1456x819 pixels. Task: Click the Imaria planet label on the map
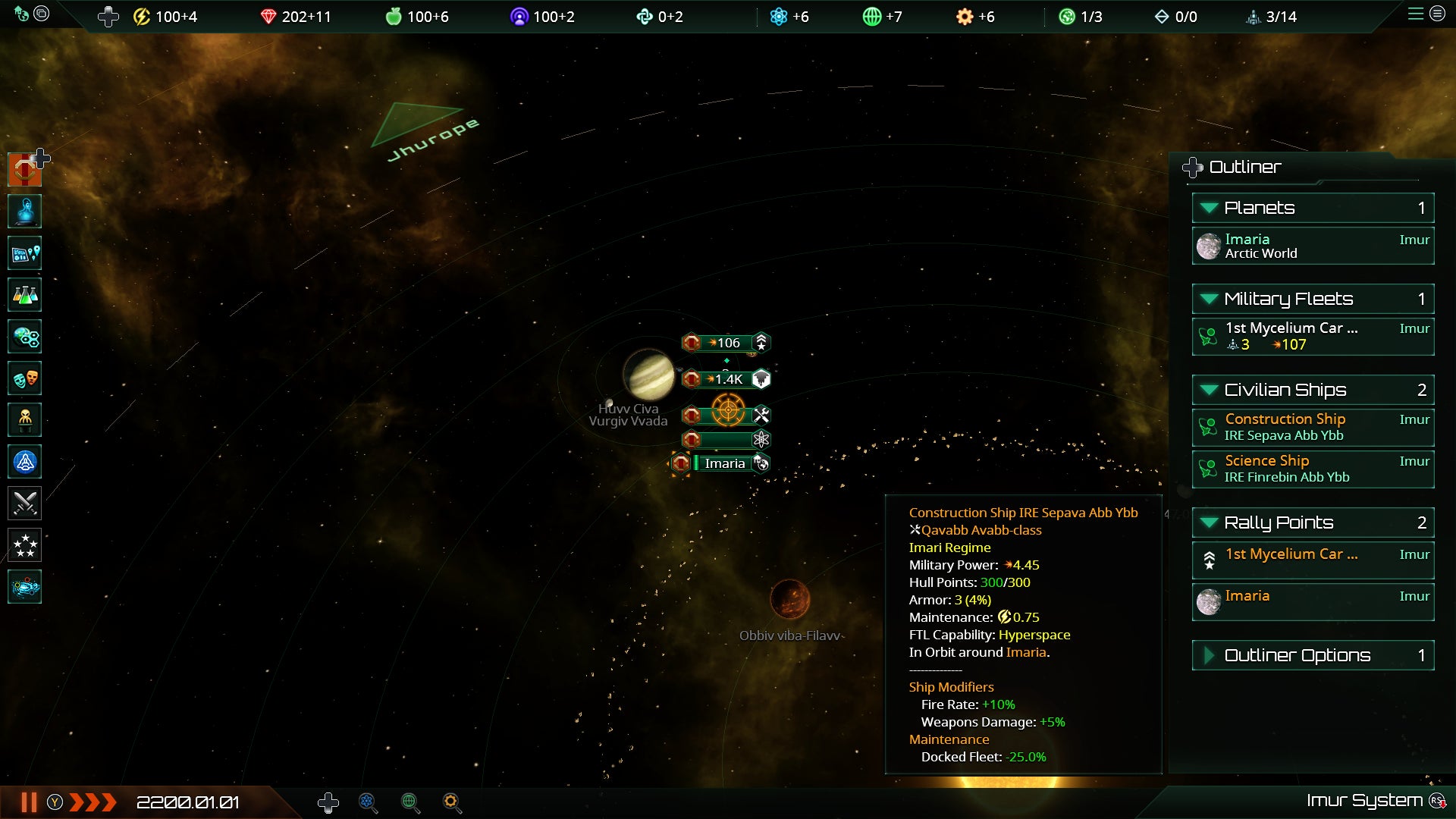click(724, 463)
